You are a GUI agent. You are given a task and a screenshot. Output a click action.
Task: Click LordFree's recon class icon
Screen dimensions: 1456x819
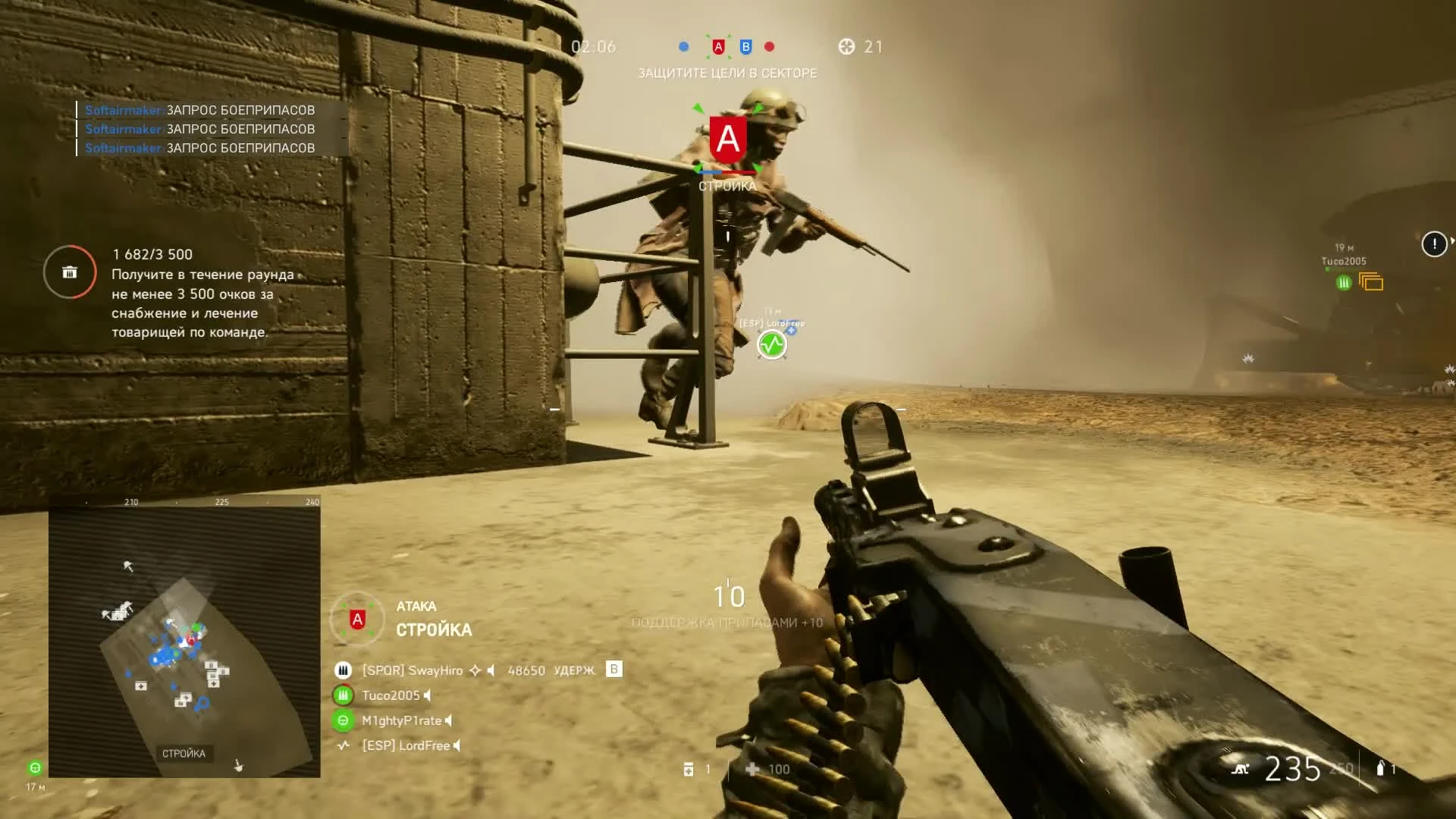click(x=344, y=747)
